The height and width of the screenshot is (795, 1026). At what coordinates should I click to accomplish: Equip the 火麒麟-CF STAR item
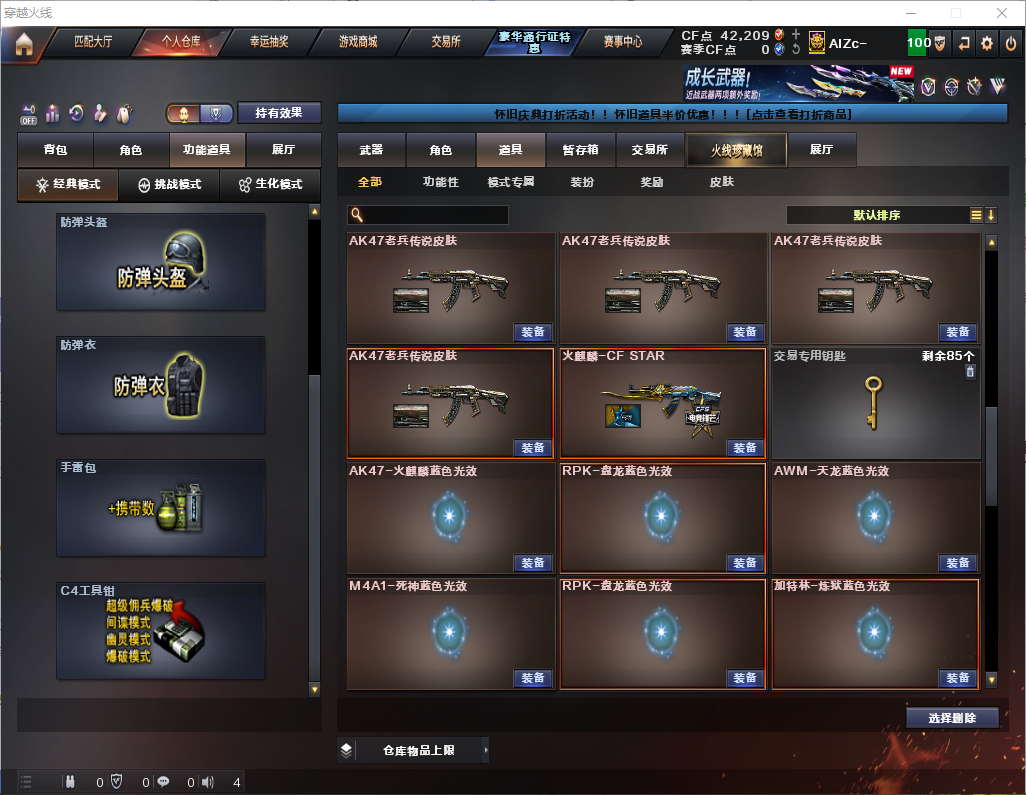[x=744, y=448]
